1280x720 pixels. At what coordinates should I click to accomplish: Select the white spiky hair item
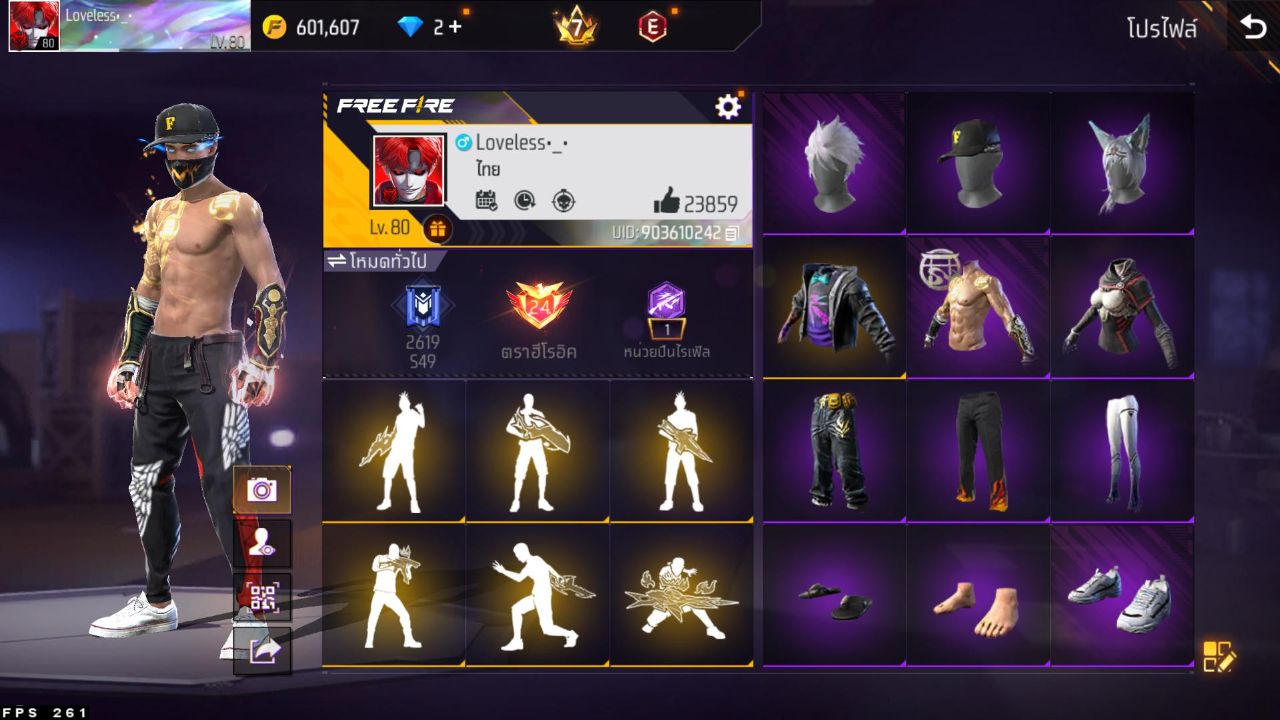click(x=834, y=163)
